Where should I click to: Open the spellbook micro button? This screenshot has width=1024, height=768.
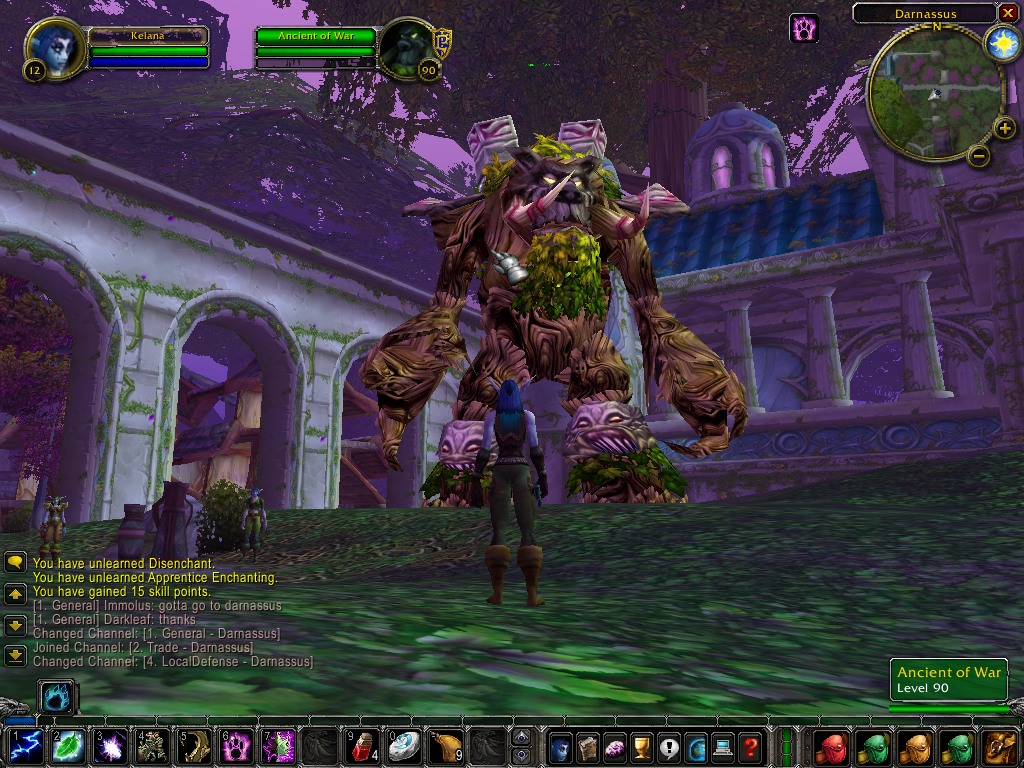(588, 746)
